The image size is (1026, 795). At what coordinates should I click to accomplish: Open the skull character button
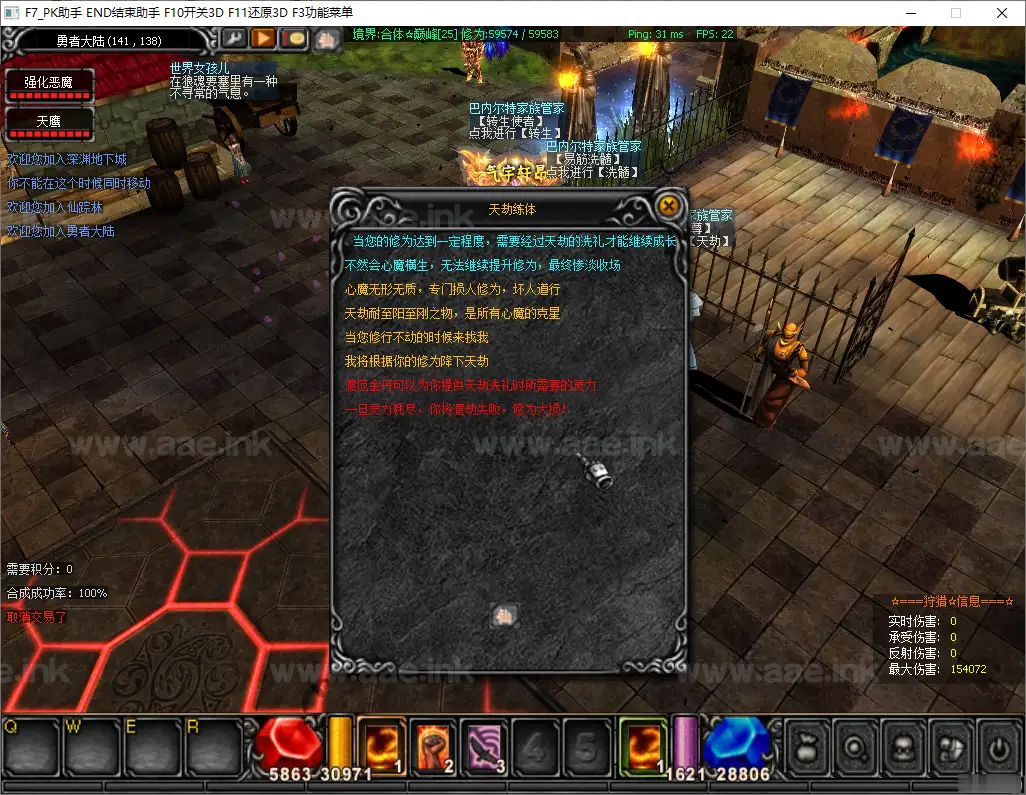902,748
